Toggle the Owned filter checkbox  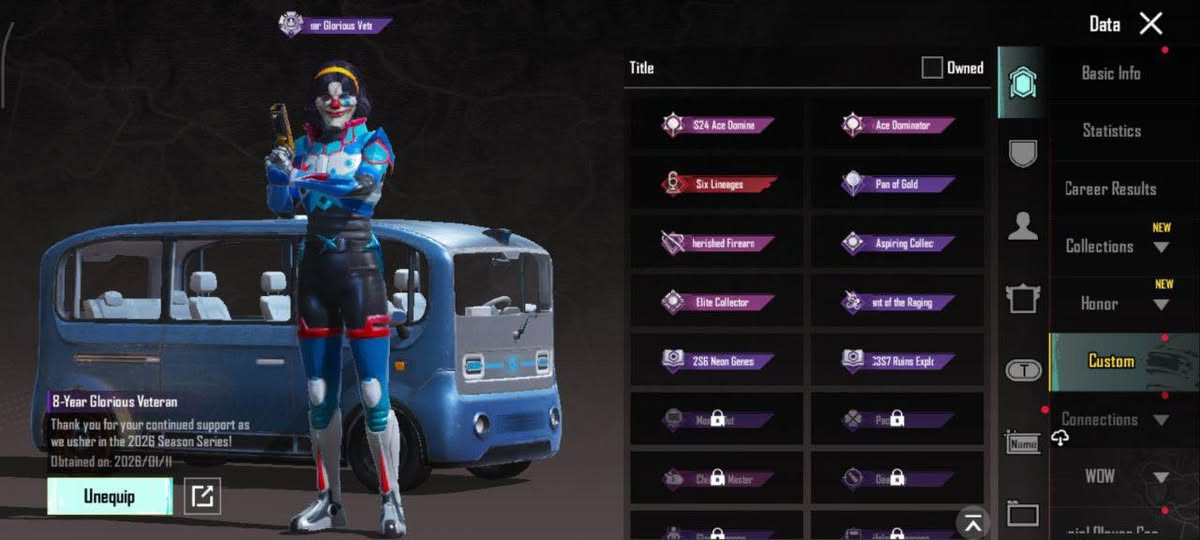[932, 68]
